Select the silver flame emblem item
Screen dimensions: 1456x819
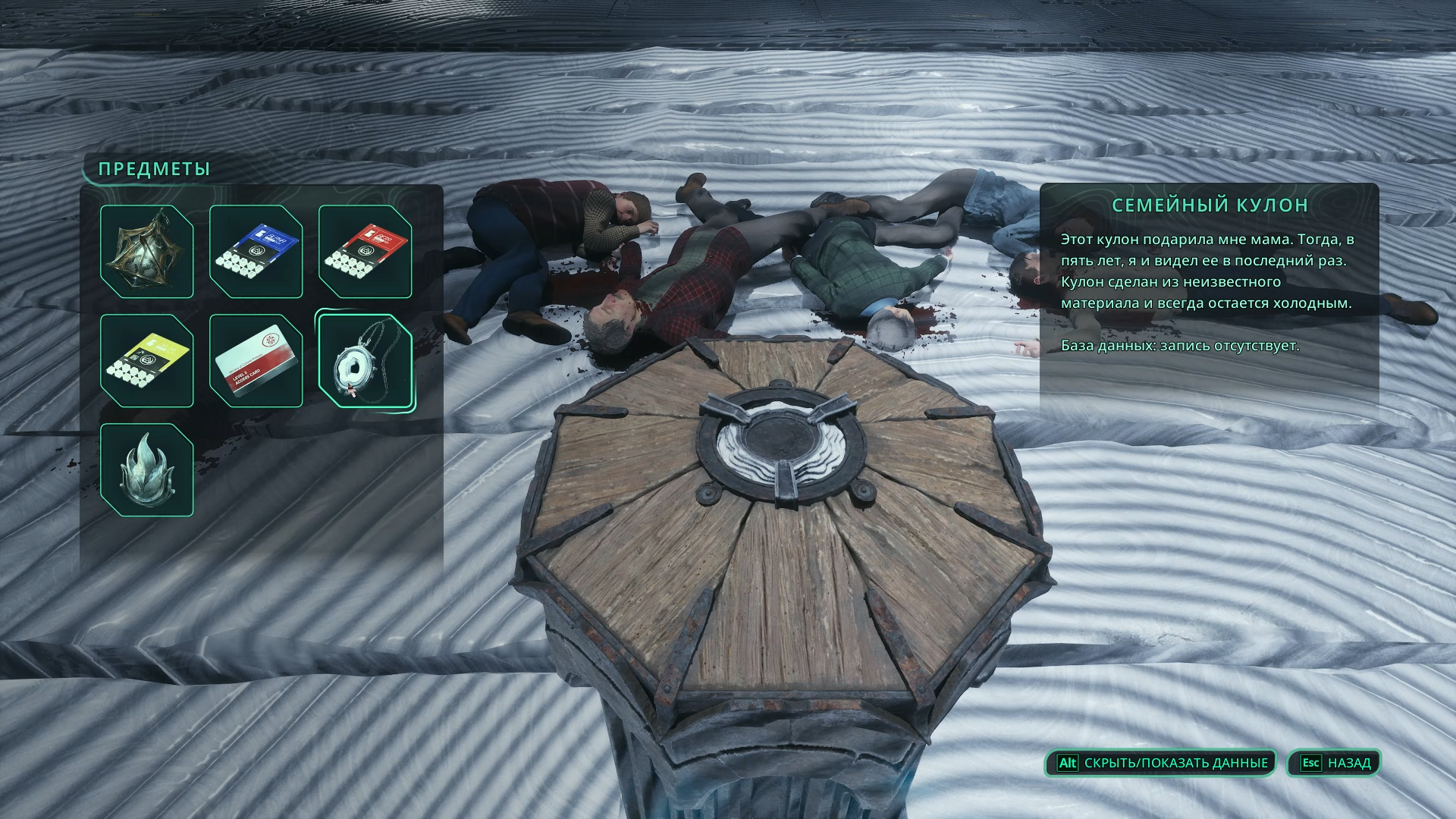146,470
